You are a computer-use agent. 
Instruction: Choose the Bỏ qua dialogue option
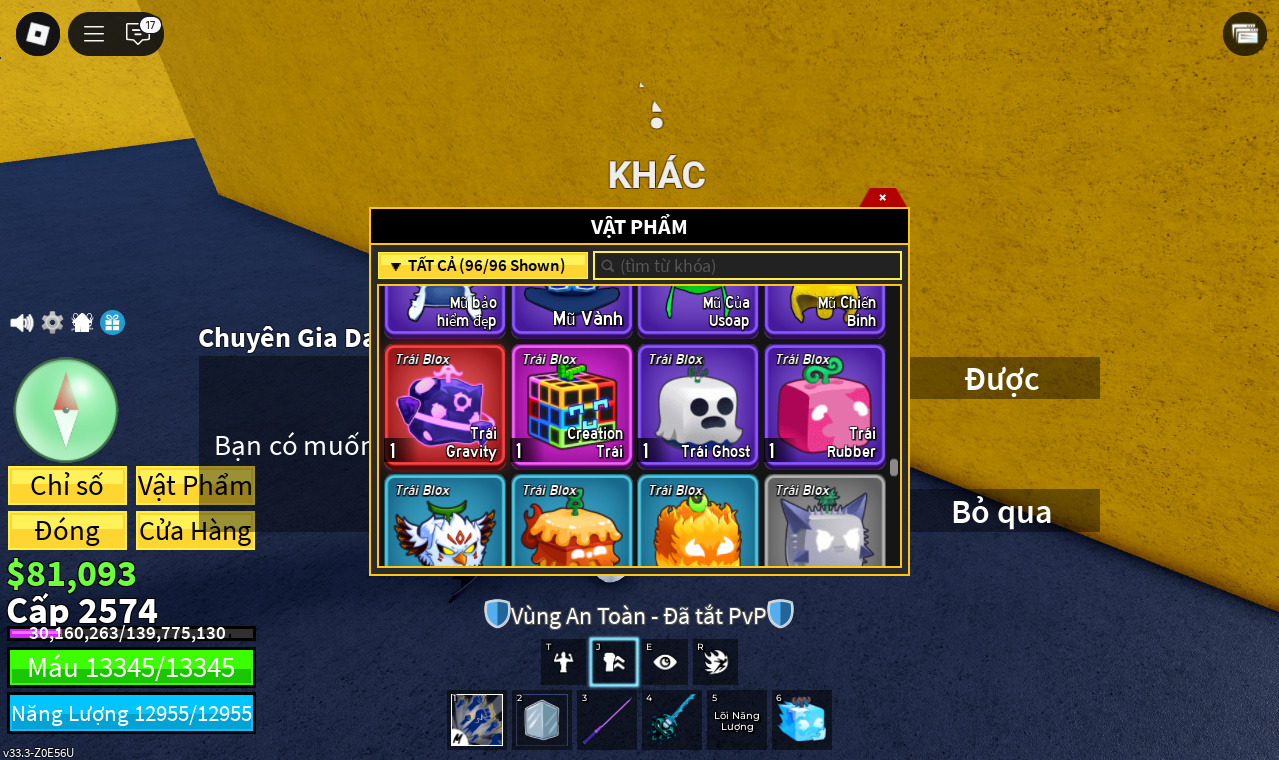point(1003,511)
